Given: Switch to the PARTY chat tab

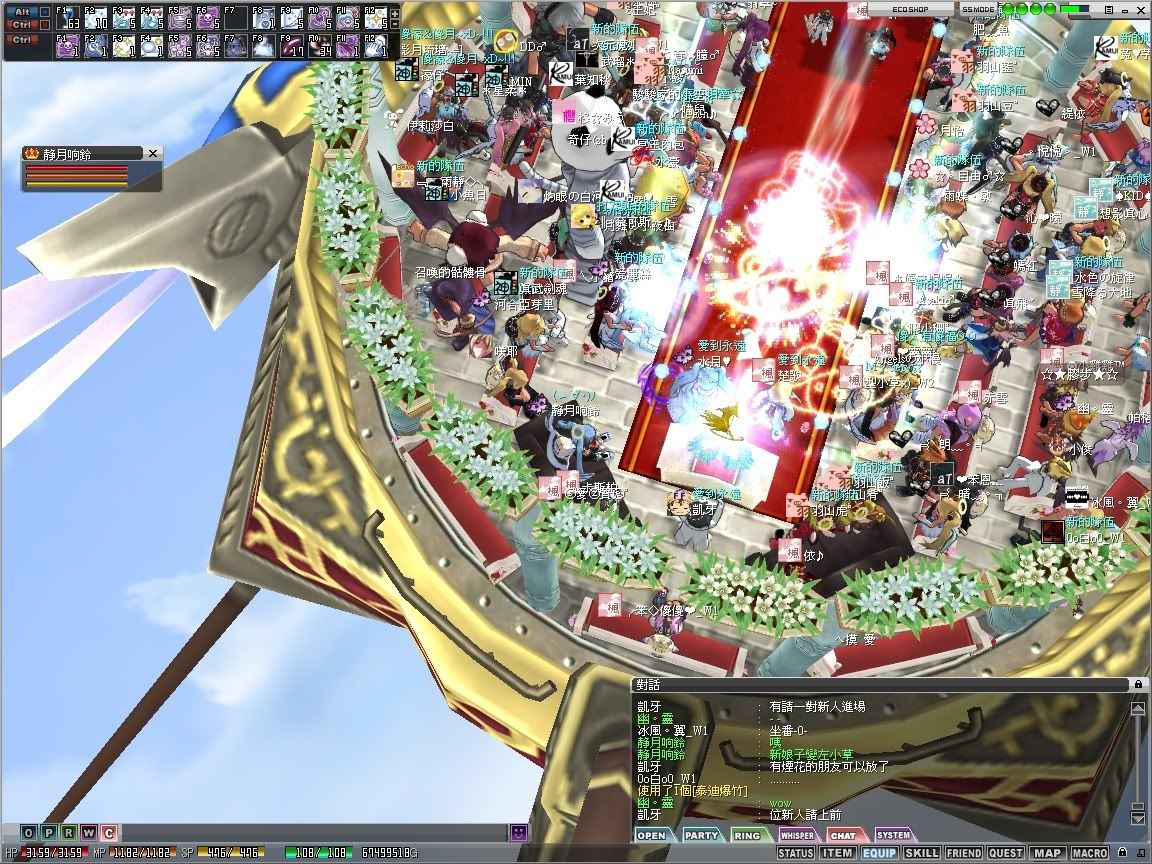Looking at the screenshot, I should tap(701, 835).
